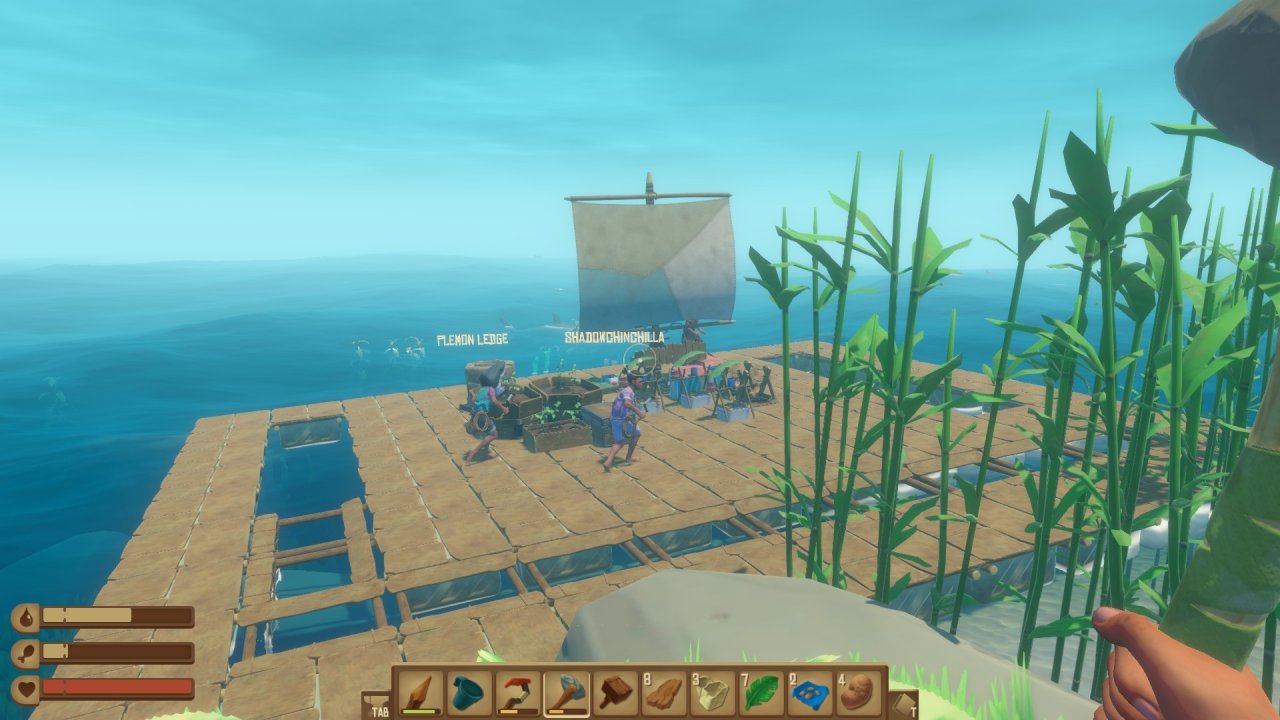Pick the stone stack in the hotbar
This screenshot has height=720, width=1280.
click(x=713, y=692)
